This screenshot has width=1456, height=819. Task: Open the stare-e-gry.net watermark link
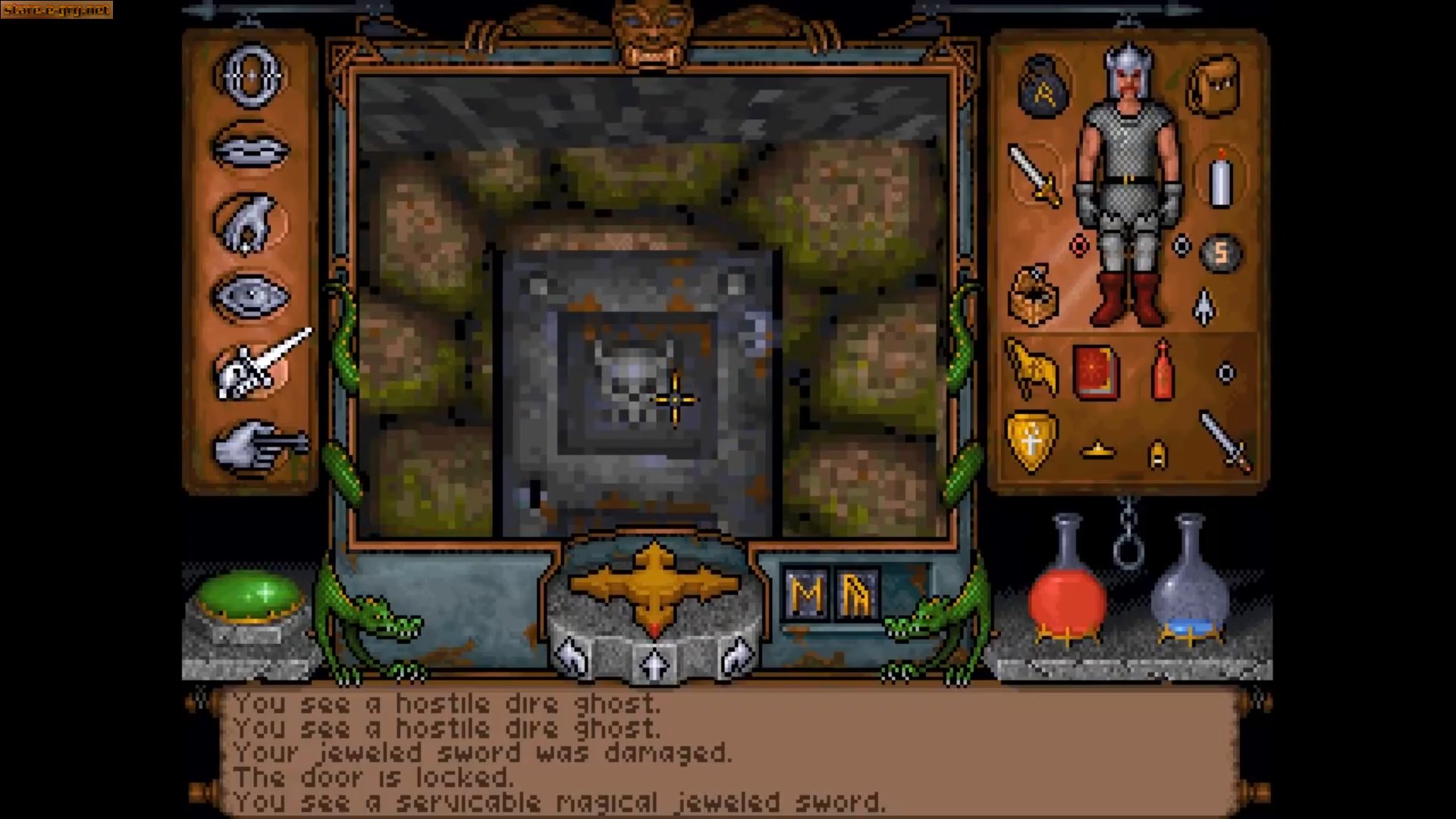[x=55, y=11]
